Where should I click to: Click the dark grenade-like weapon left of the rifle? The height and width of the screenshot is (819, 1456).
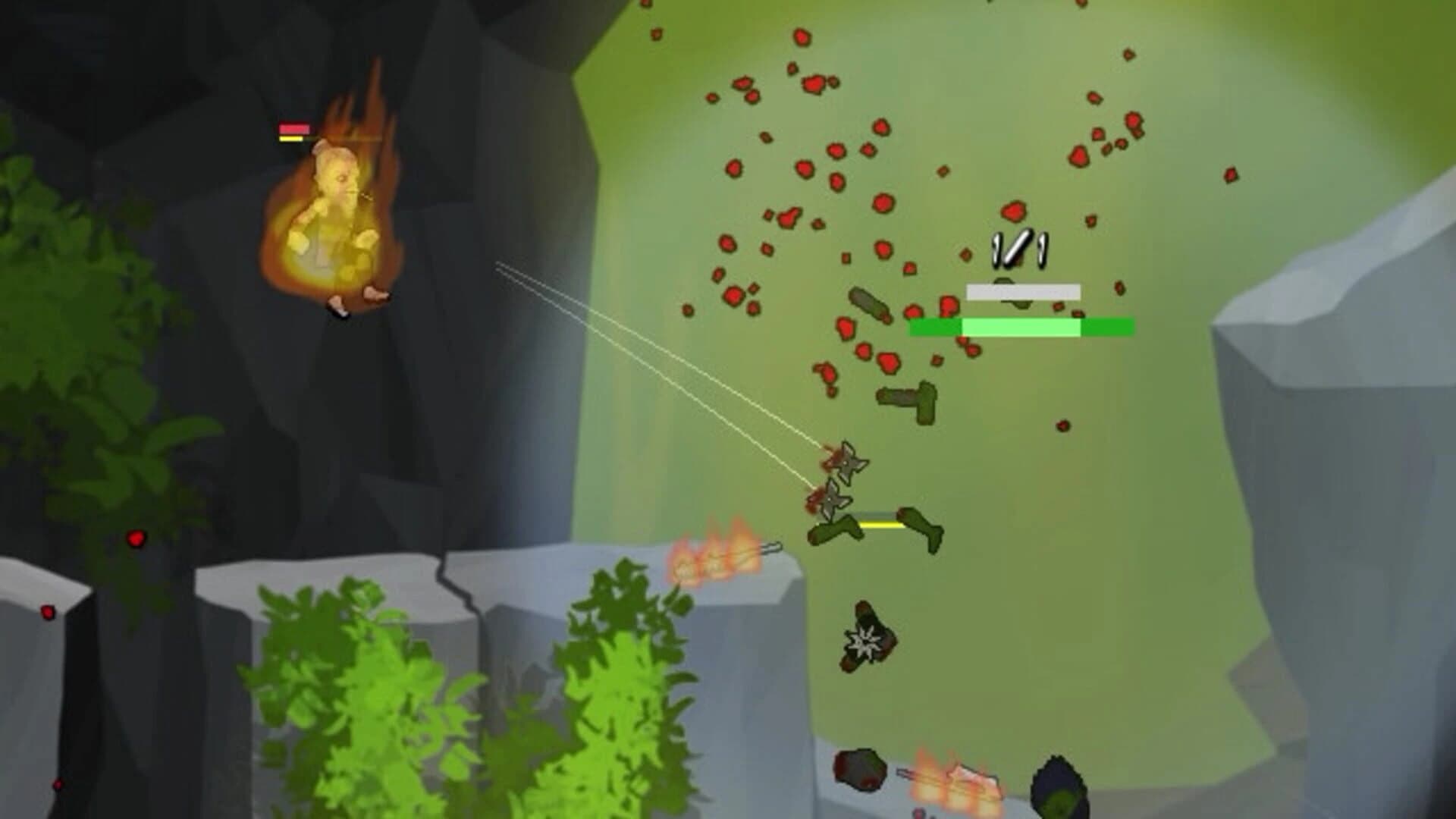click(x=868, y=303)
